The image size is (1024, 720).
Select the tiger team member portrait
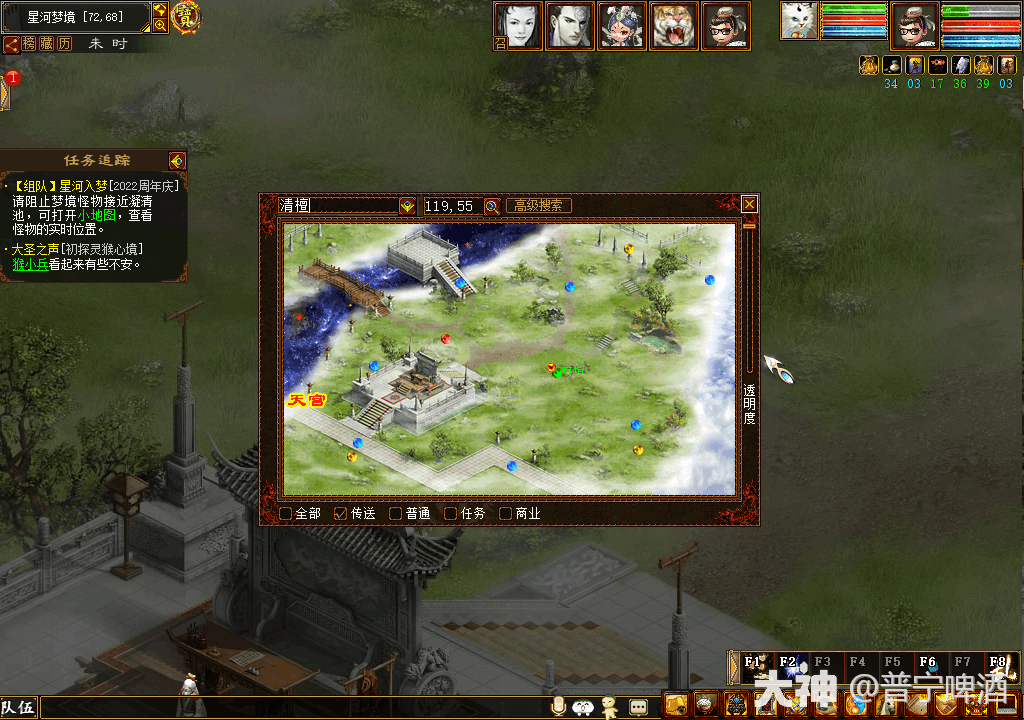tap(675, 26)
